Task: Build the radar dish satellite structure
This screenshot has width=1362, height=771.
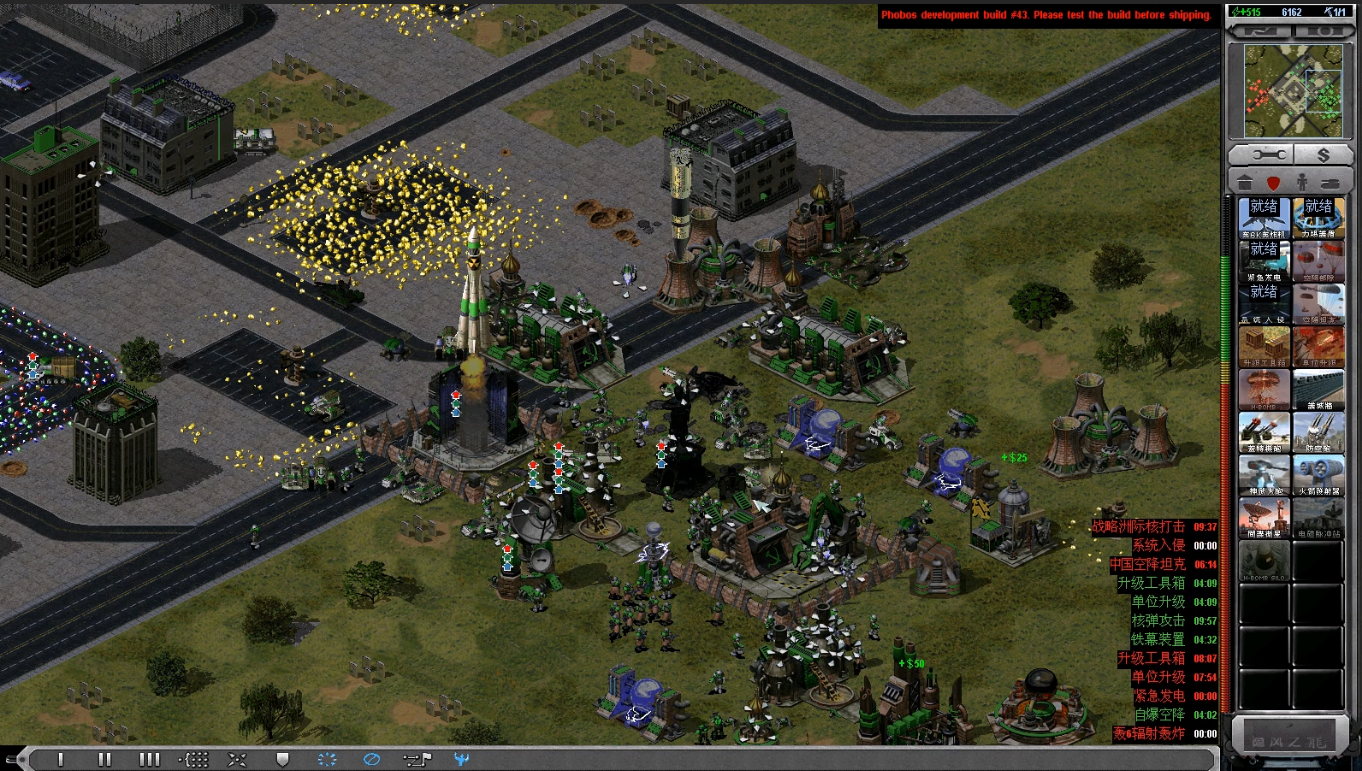Action: click(x=1264, y=518)
